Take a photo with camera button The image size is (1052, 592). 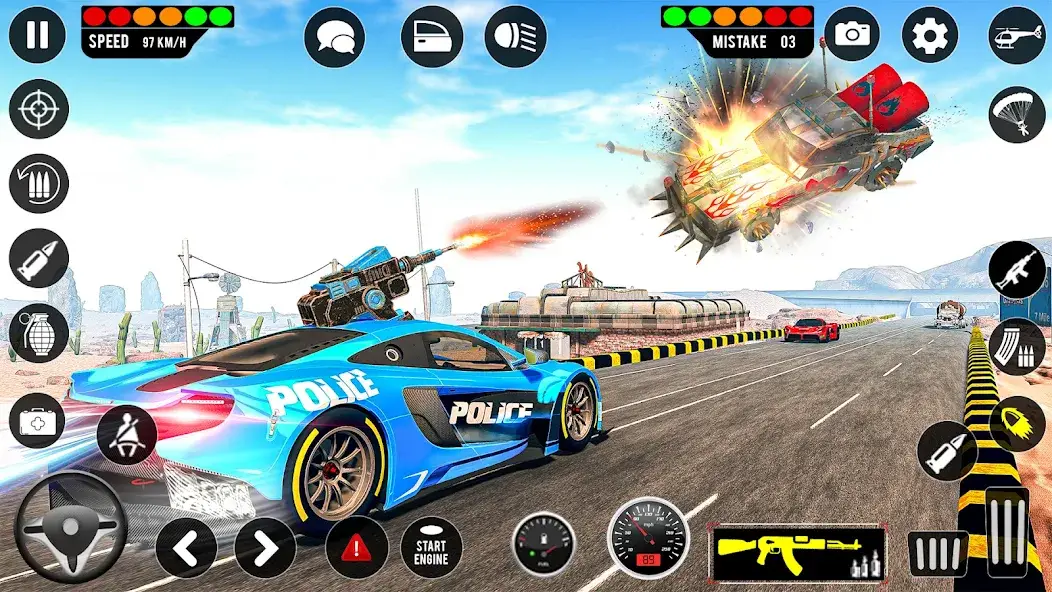pos(853,35)
